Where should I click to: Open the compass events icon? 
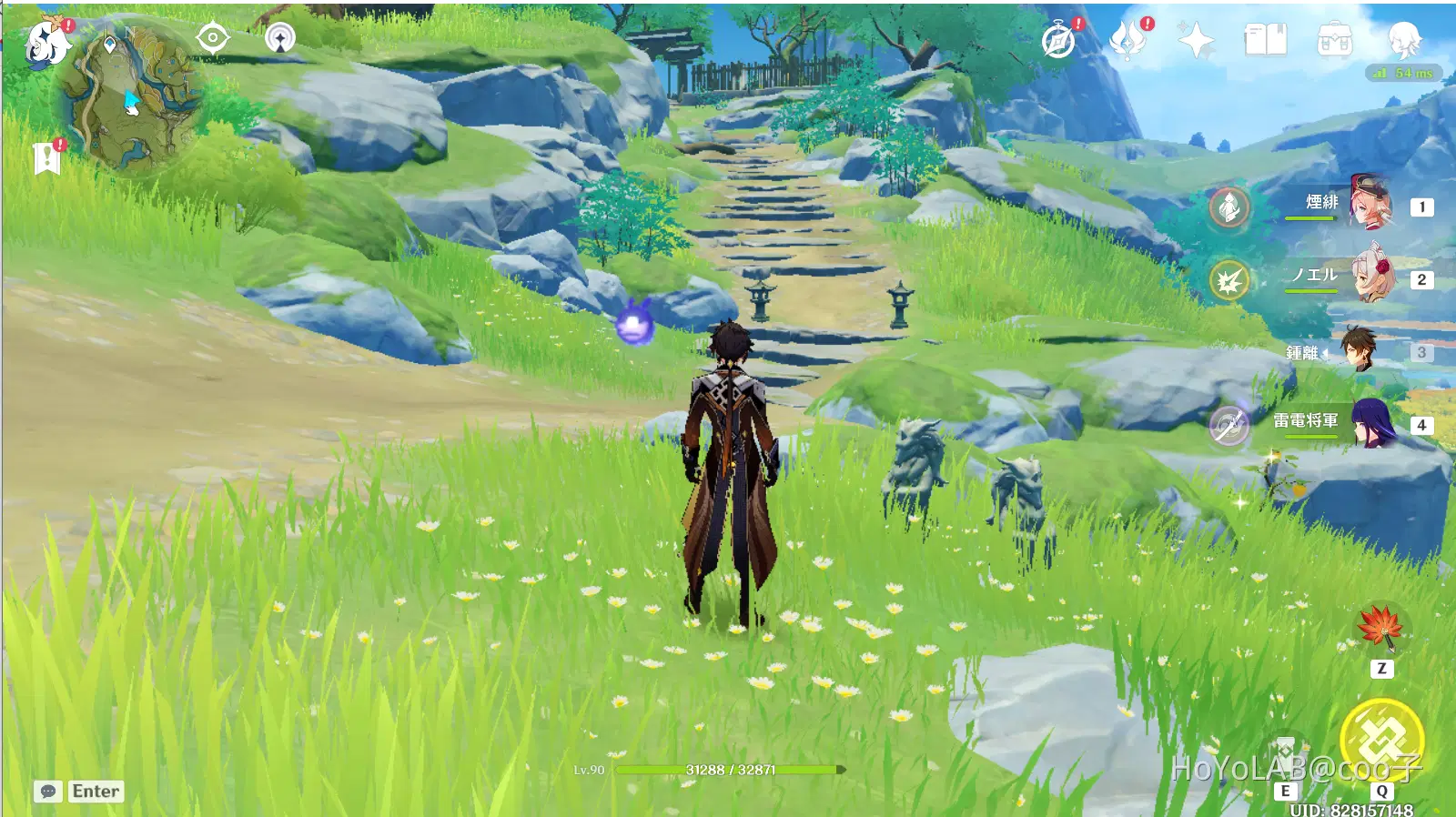coord(1059,40)
